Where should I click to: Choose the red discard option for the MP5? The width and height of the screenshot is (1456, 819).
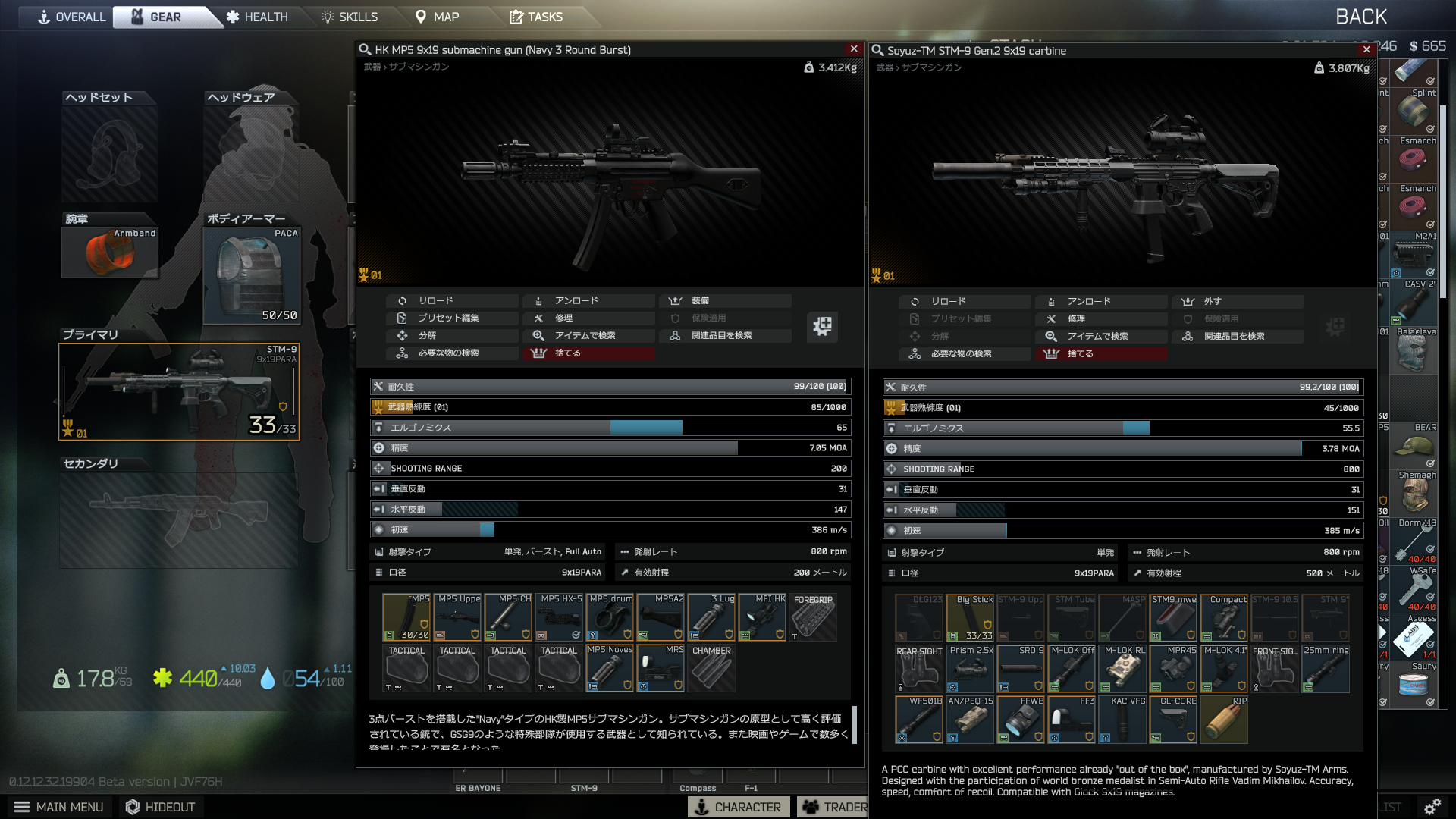click(x=588, y=353)
